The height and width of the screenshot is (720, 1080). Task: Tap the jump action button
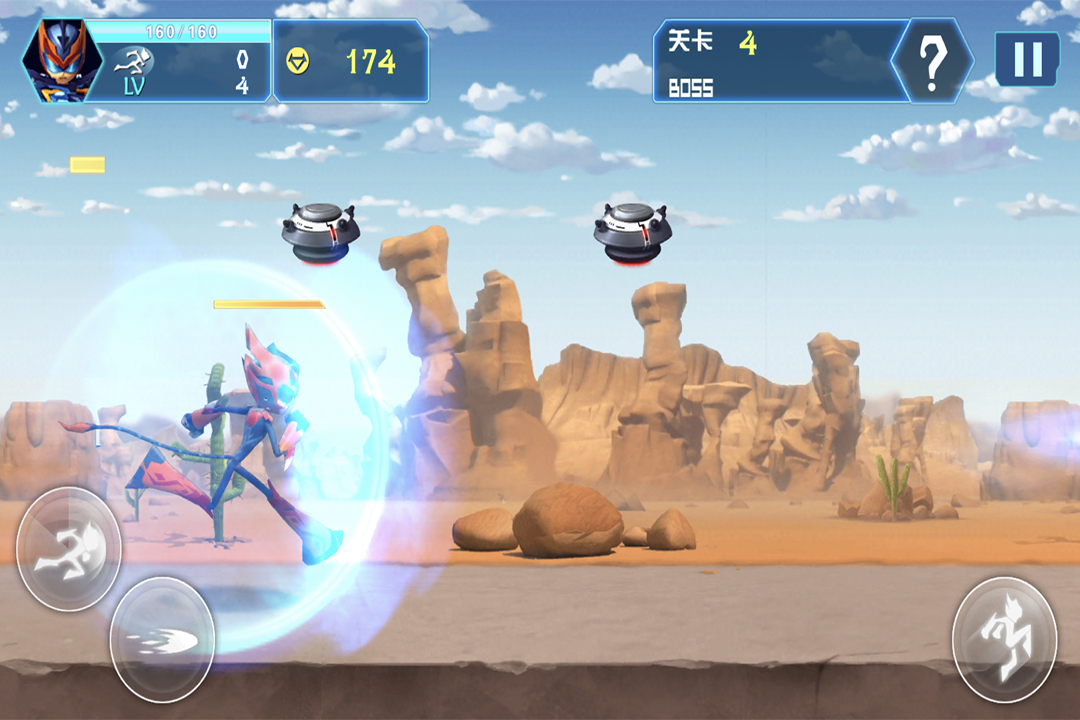[x=1003, y=639]
